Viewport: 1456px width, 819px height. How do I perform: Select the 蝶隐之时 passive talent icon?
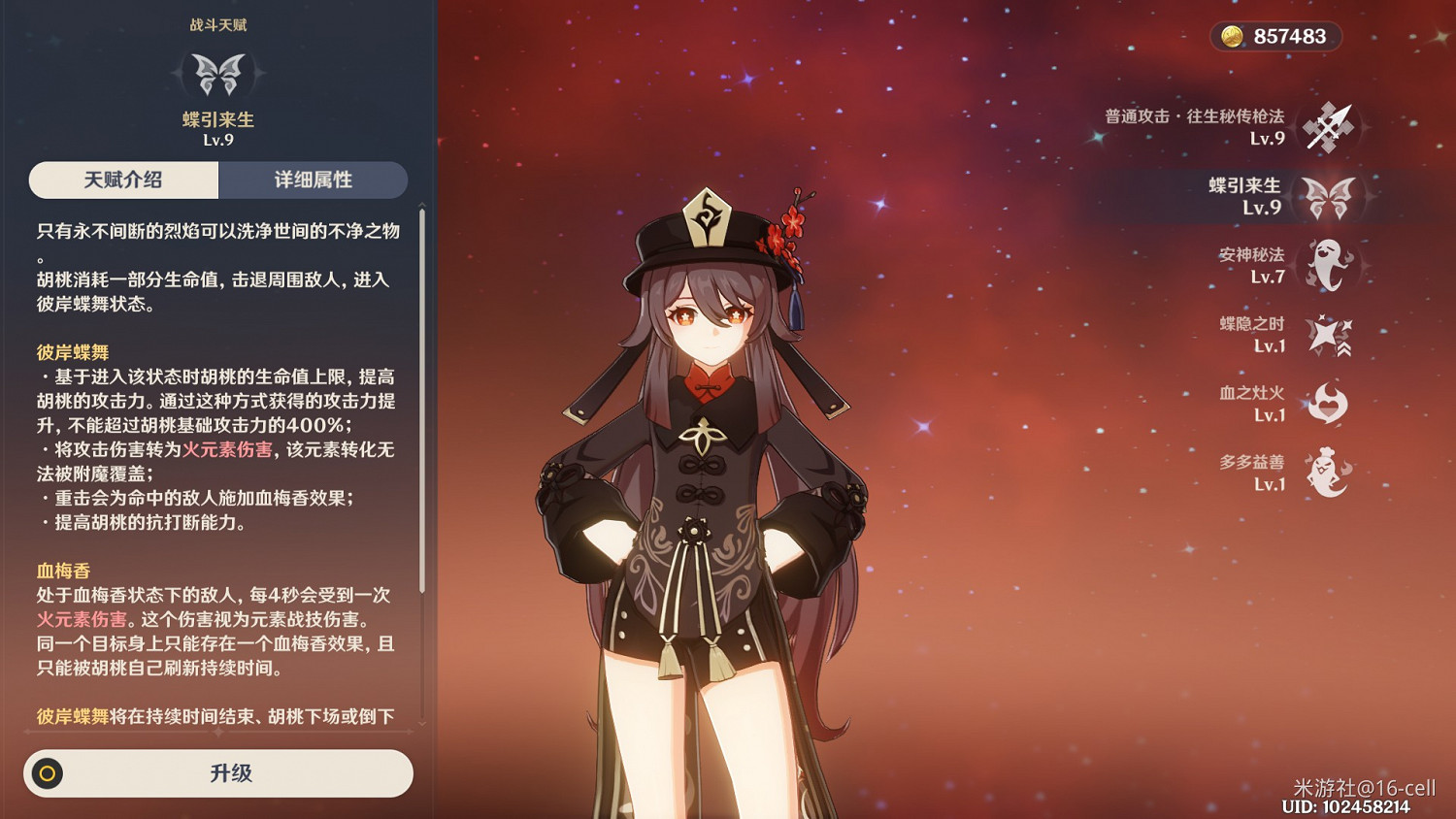(1328, 333)
